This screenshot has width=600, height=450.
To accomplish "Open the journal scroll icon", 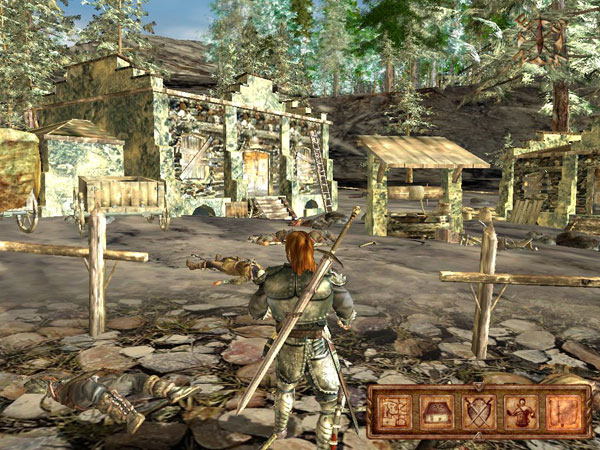I will coord(563,412).
